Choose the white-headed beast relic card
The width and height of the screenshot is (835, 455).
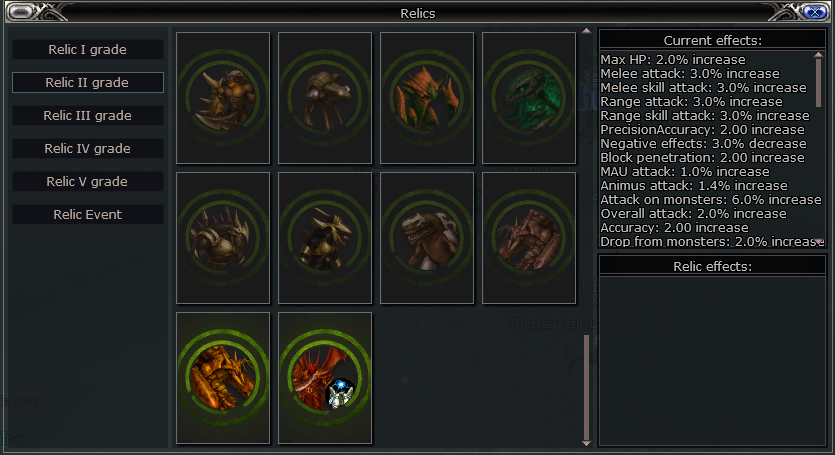[427, 238]
